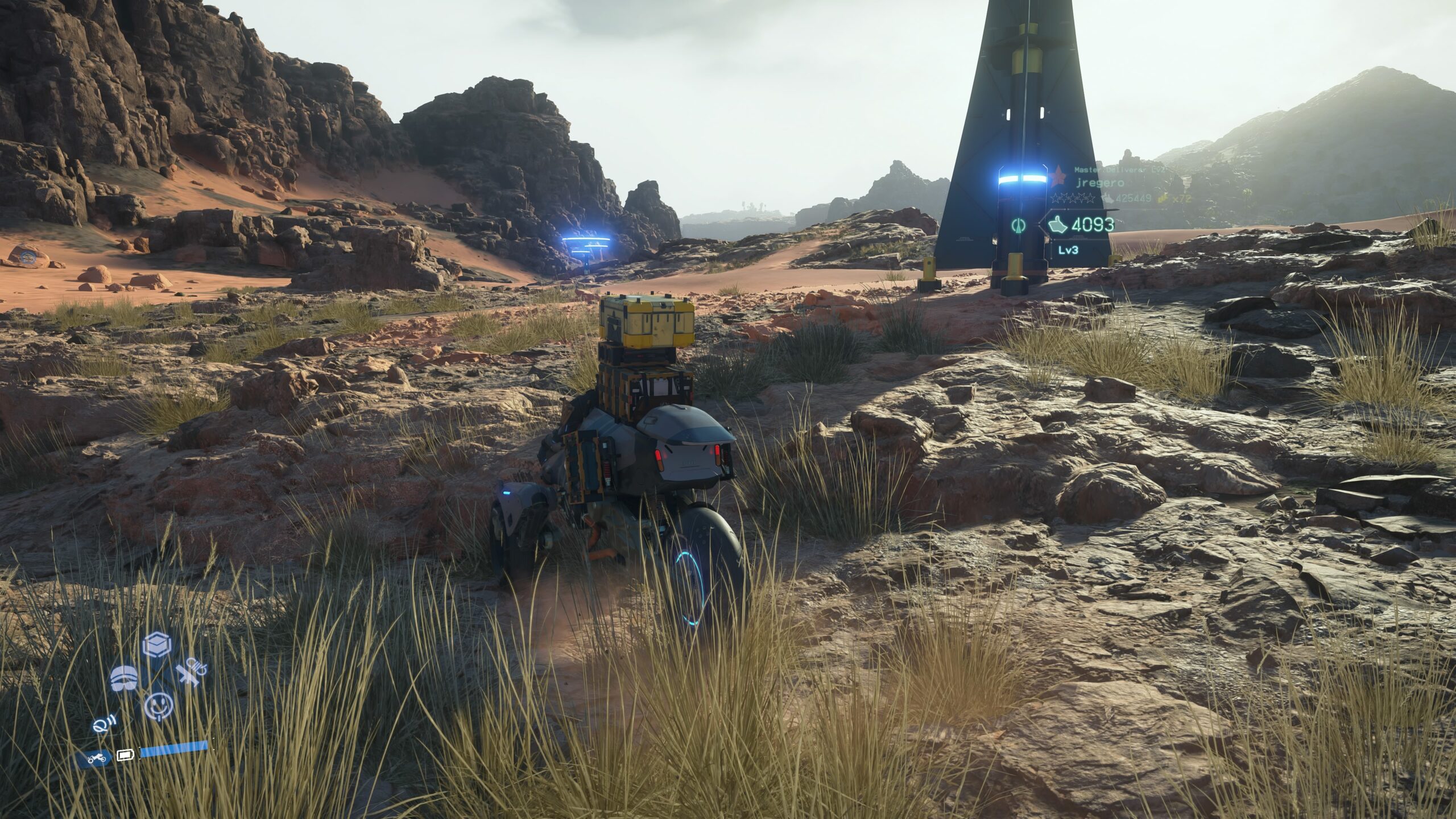
Task: Click the structure marker icon beside likes
Action: coord(1018,225)
